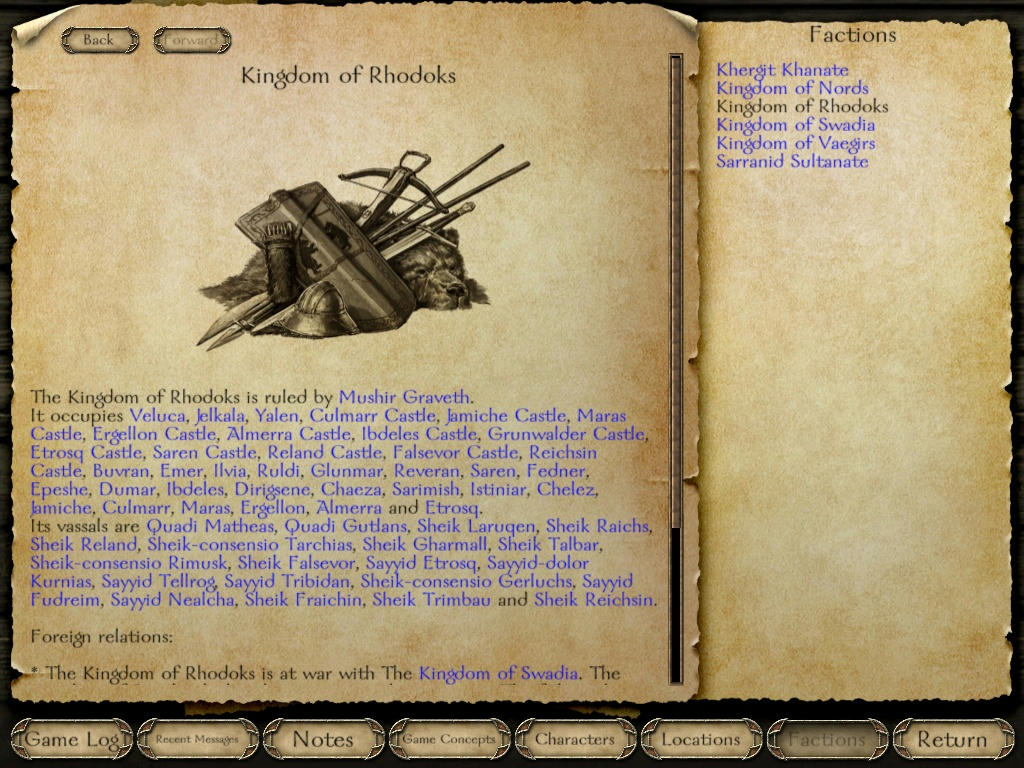The width and height of the screenshot is (1024, 768).
Task: View the Characters list
Action: point(575,740)
